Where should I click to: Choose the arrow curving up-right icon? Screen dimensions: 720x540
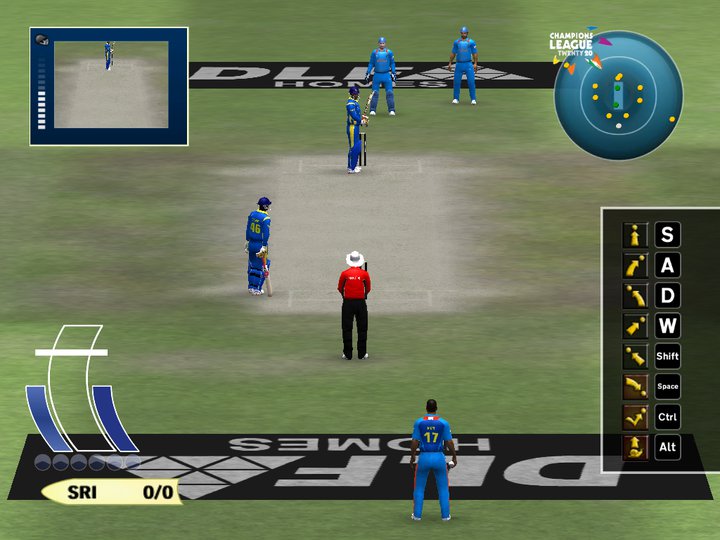pos(636,266)
